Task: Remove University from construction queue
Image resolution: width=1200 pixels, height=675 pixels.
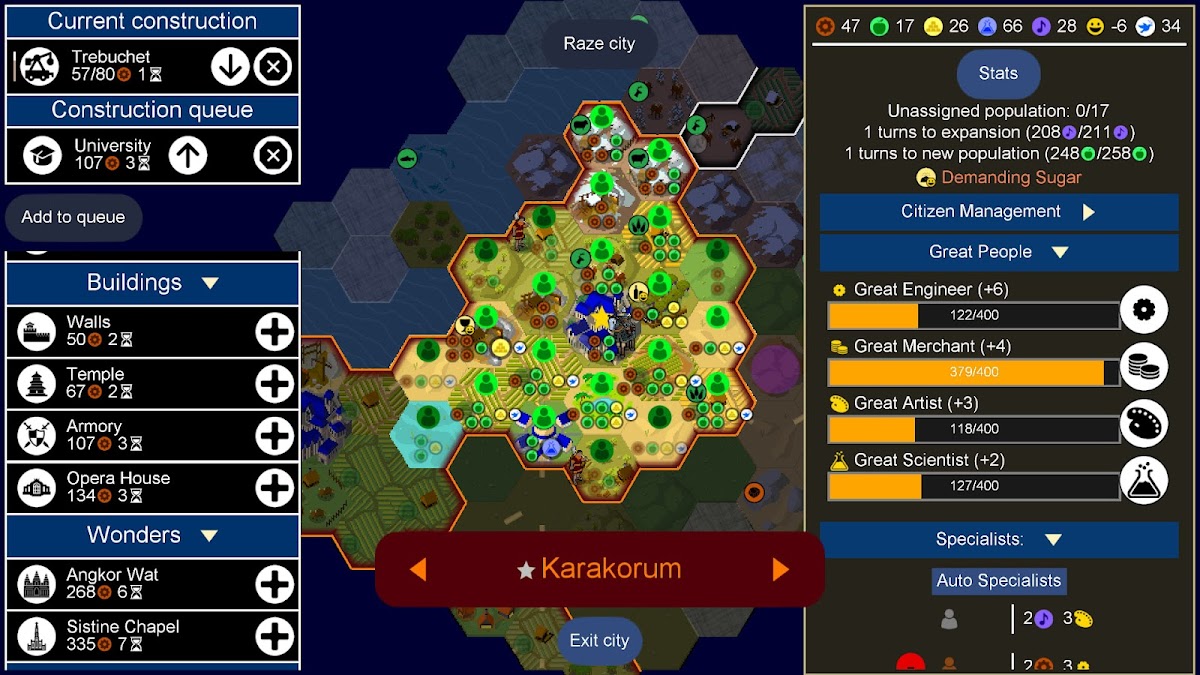Action: click(272, 155)
